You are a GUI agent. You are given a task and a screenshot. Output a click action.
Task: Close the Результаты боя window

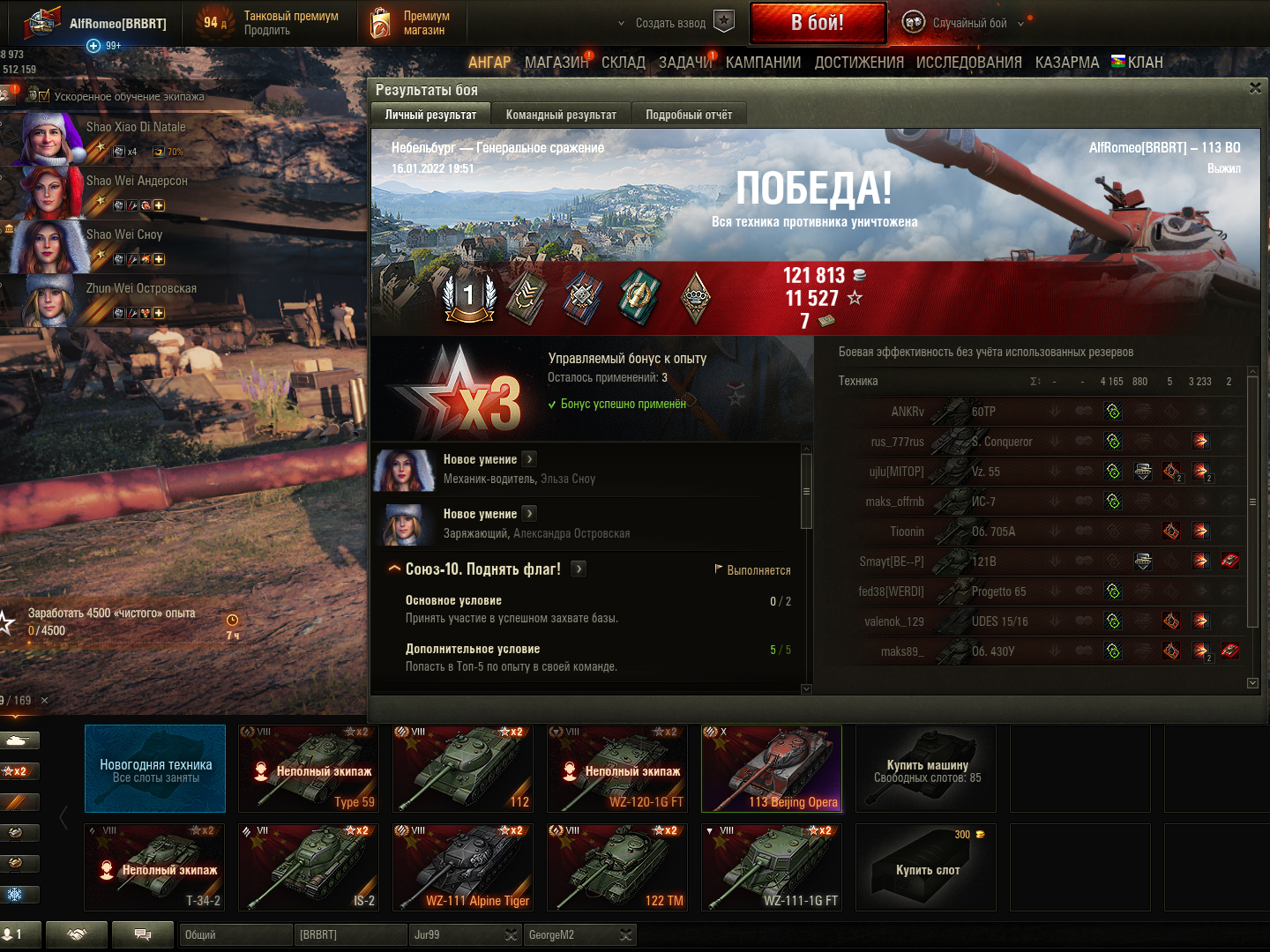(1255, 88)
